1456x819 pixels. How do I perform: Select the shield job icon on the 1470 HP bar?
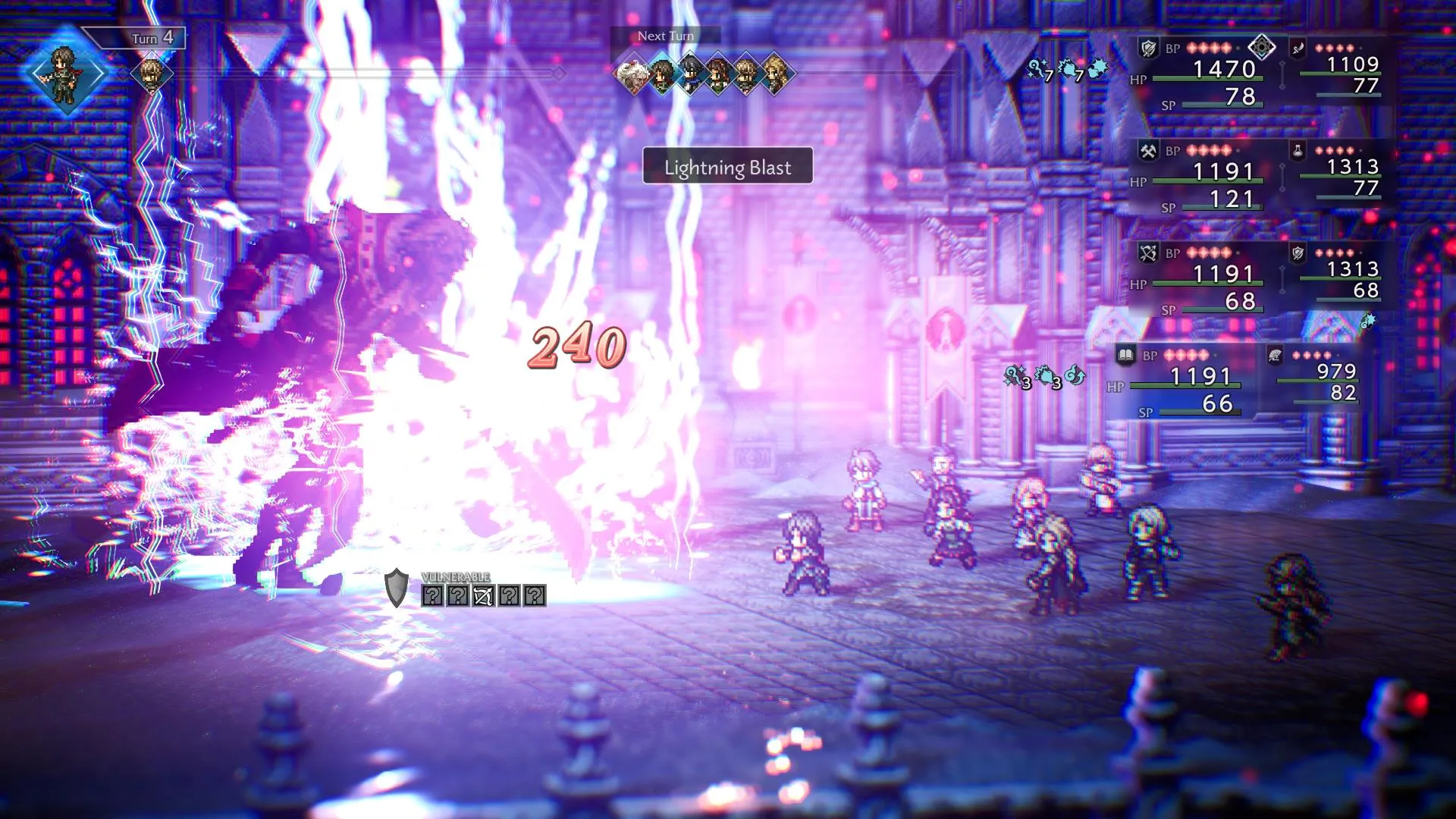(x=1147, y=47)
